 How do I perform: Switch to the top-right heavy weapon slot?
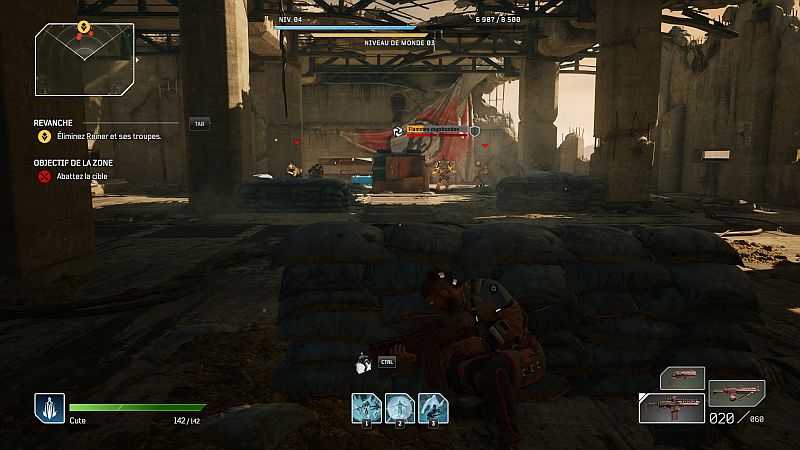(737, 390)
